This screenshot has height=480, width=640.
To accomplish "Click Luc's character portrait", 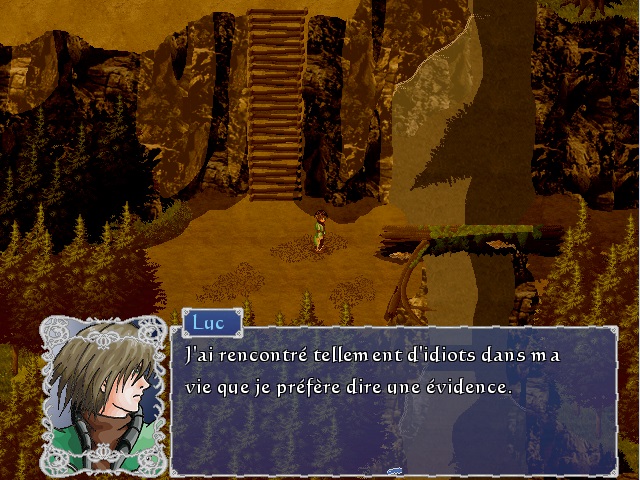I will coord(103,395).
